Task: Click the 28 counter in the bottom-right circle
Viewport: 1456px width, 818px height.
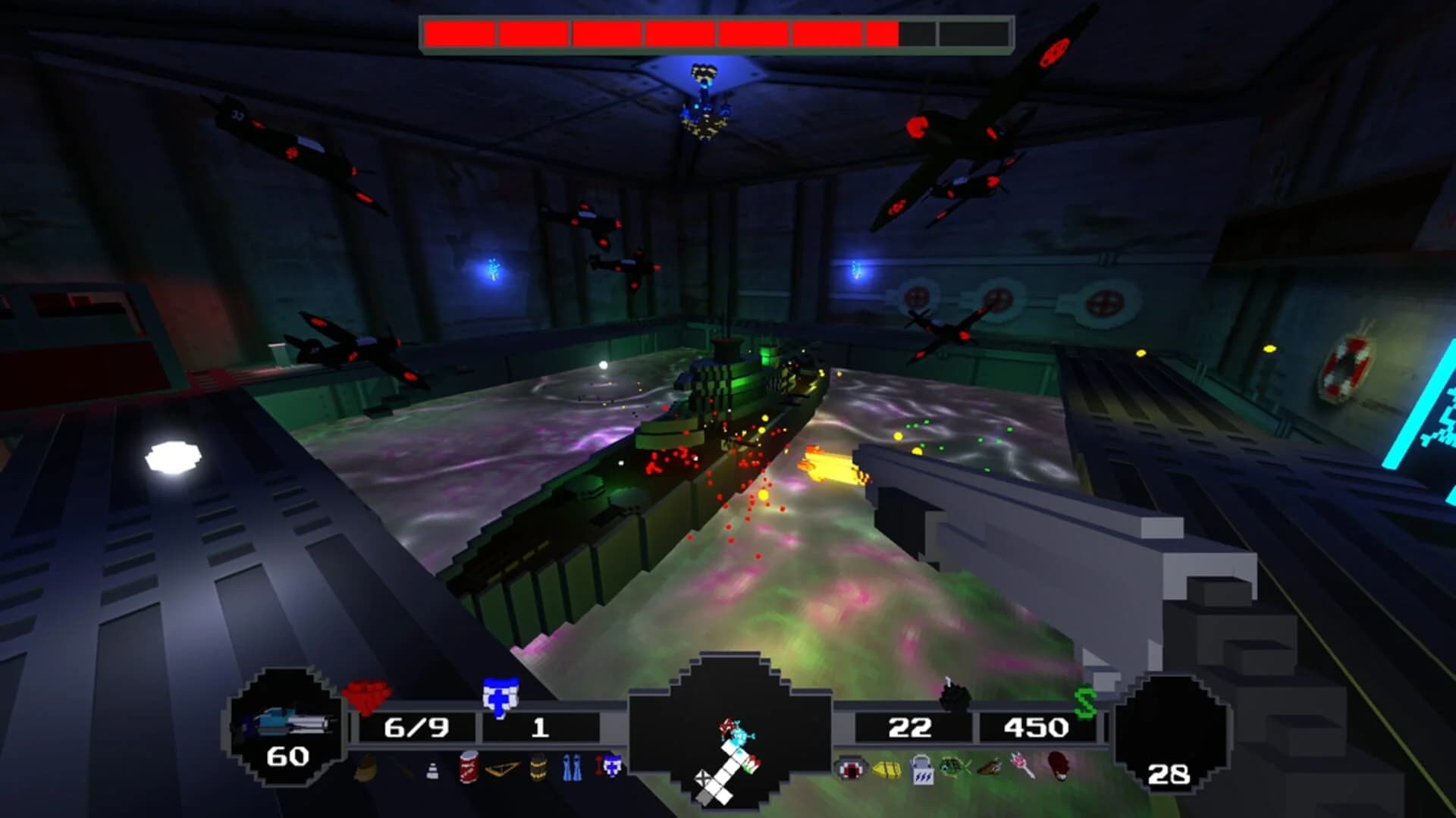Action: (x=1168, y=775)
